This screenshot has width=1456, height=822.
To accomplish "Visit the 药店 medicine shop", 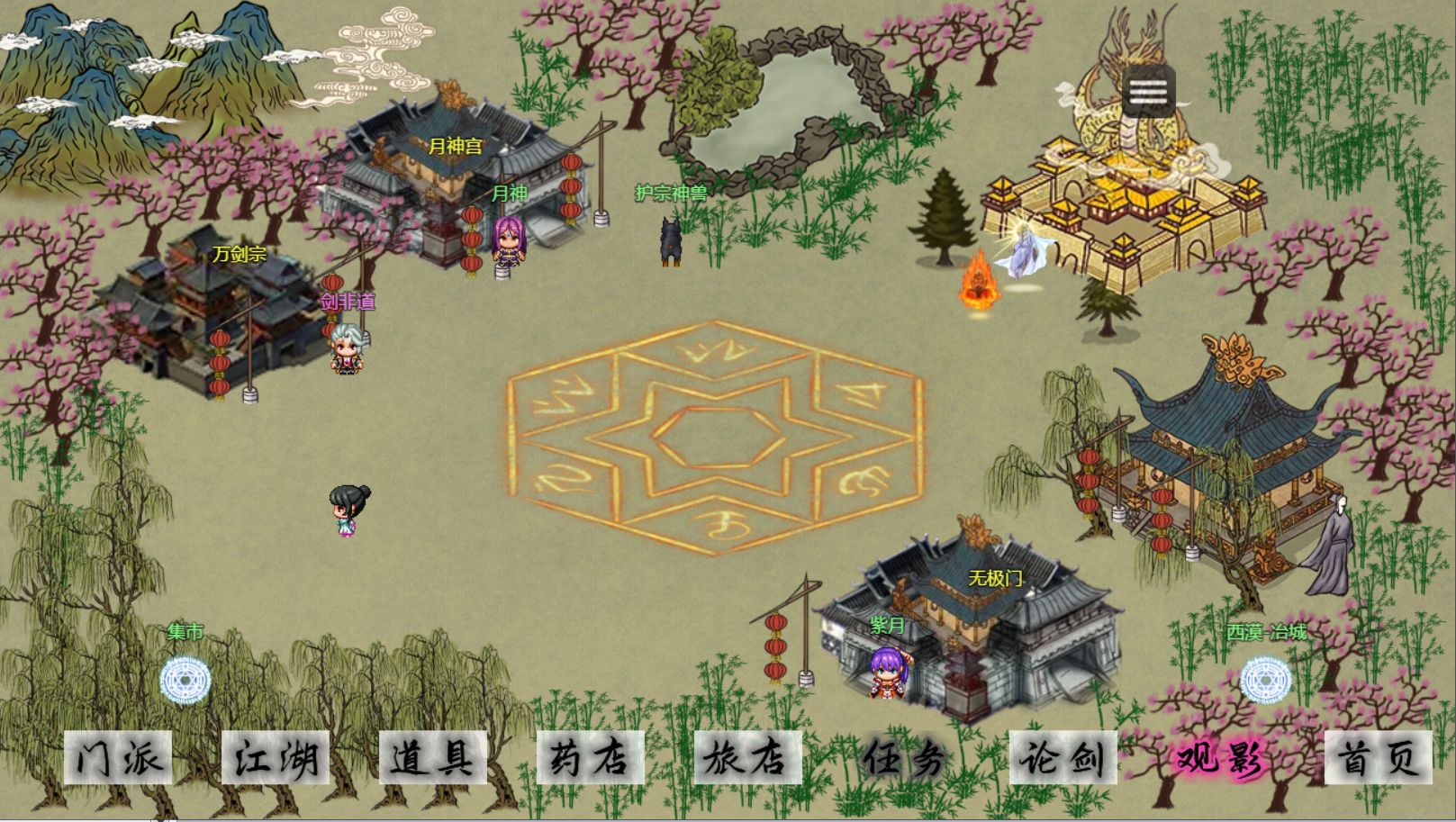I will click(591, 758).
